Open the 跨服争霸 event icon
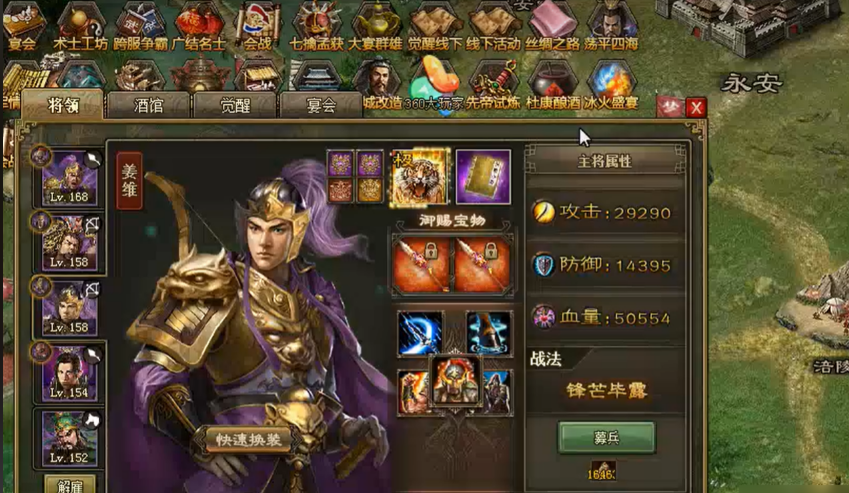849x493 pixels. 140,25
